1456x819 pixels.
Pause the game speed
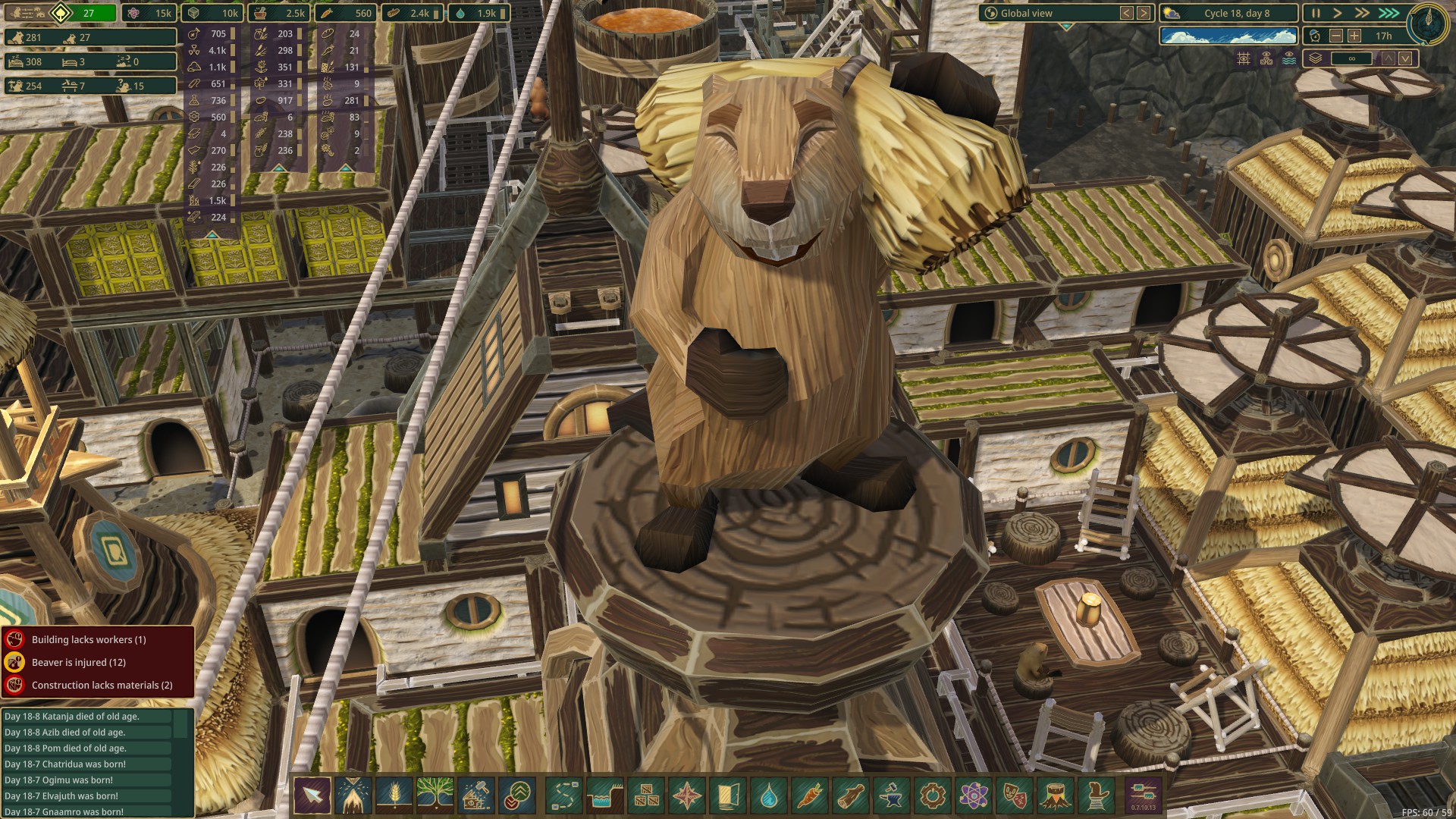tap(1316, 13)
